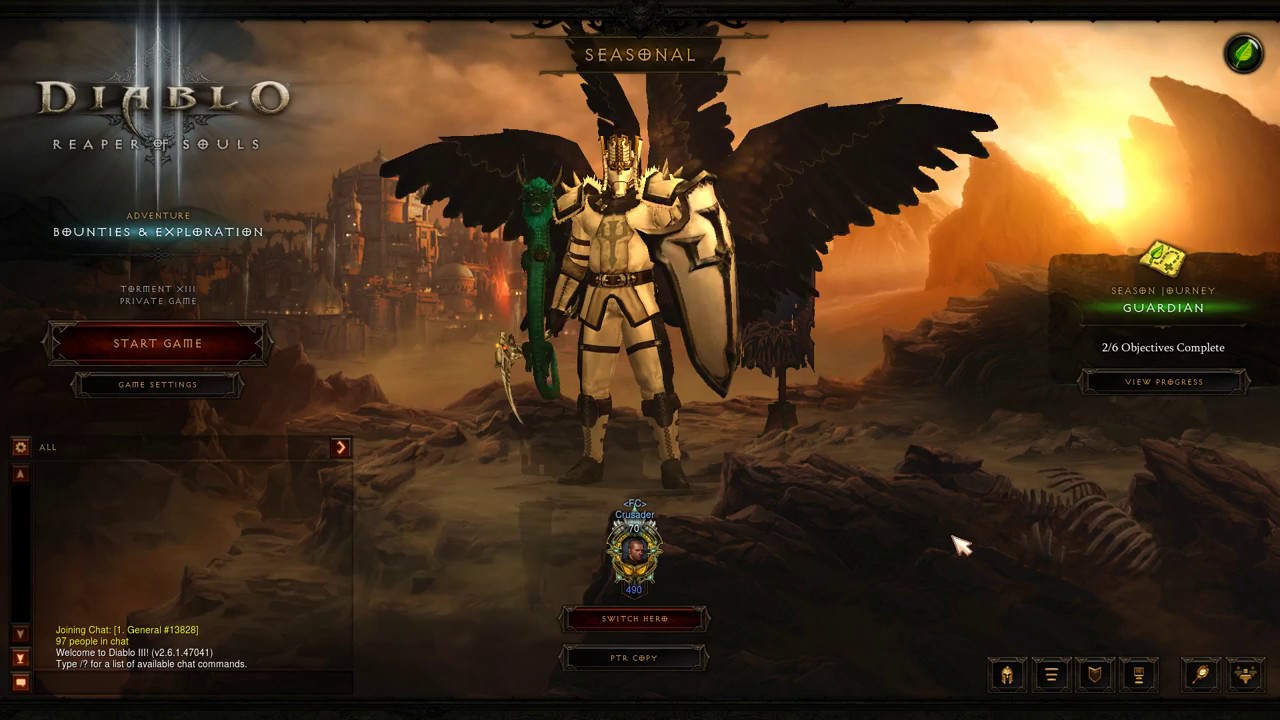Open the social group icon button
The height and width of the screenshot is (720, 1280).
click(1246, 675)
